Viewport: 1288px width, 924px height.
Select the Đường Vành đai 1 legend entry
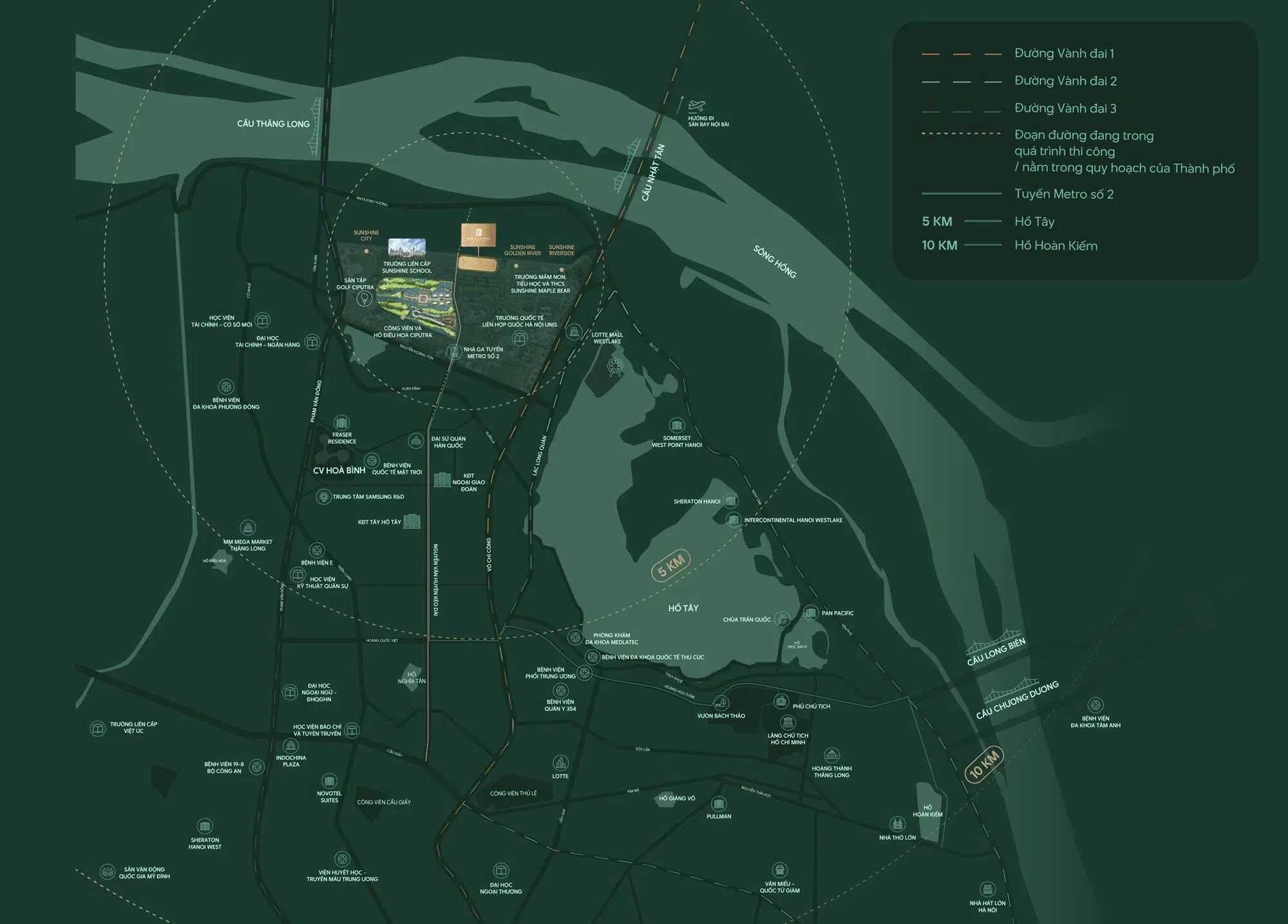coord(1064,53)
